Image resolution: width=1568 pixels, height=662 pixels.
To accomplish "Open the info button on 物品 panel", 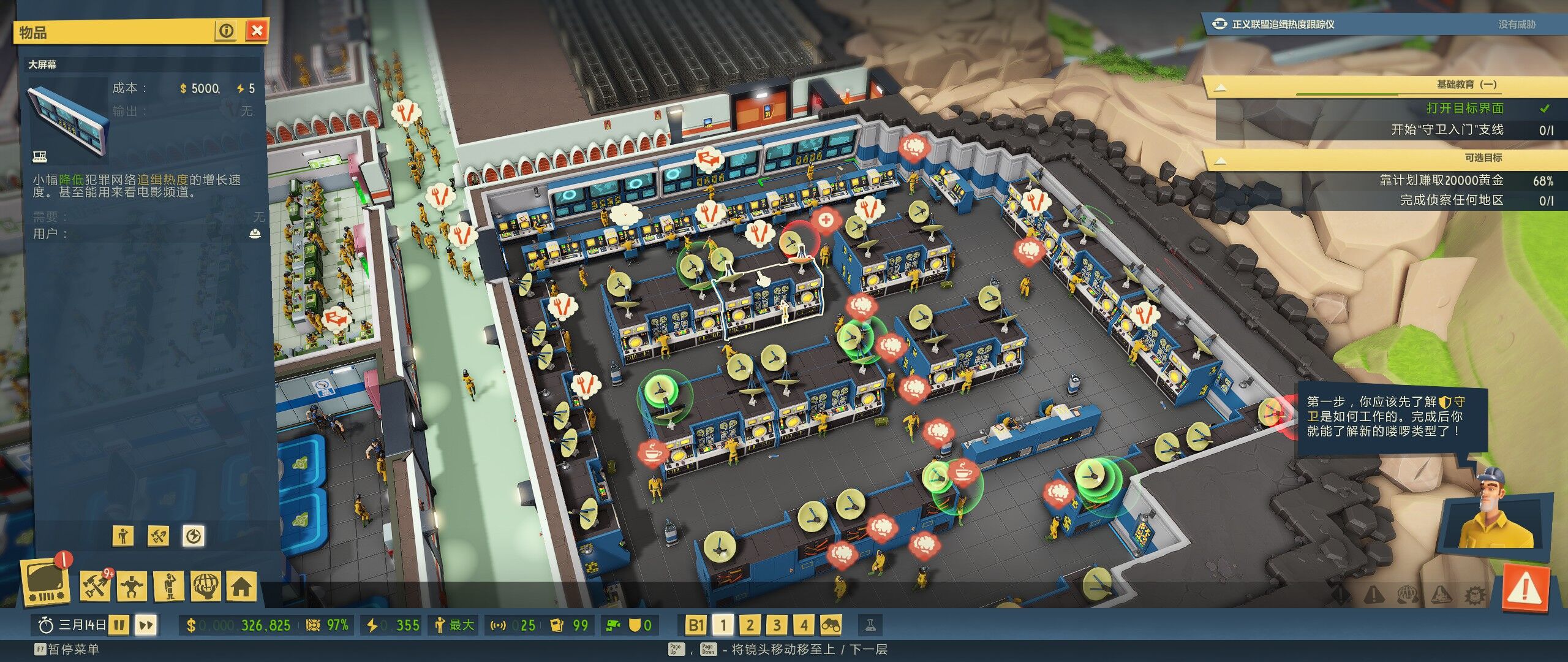I will 227,31.
